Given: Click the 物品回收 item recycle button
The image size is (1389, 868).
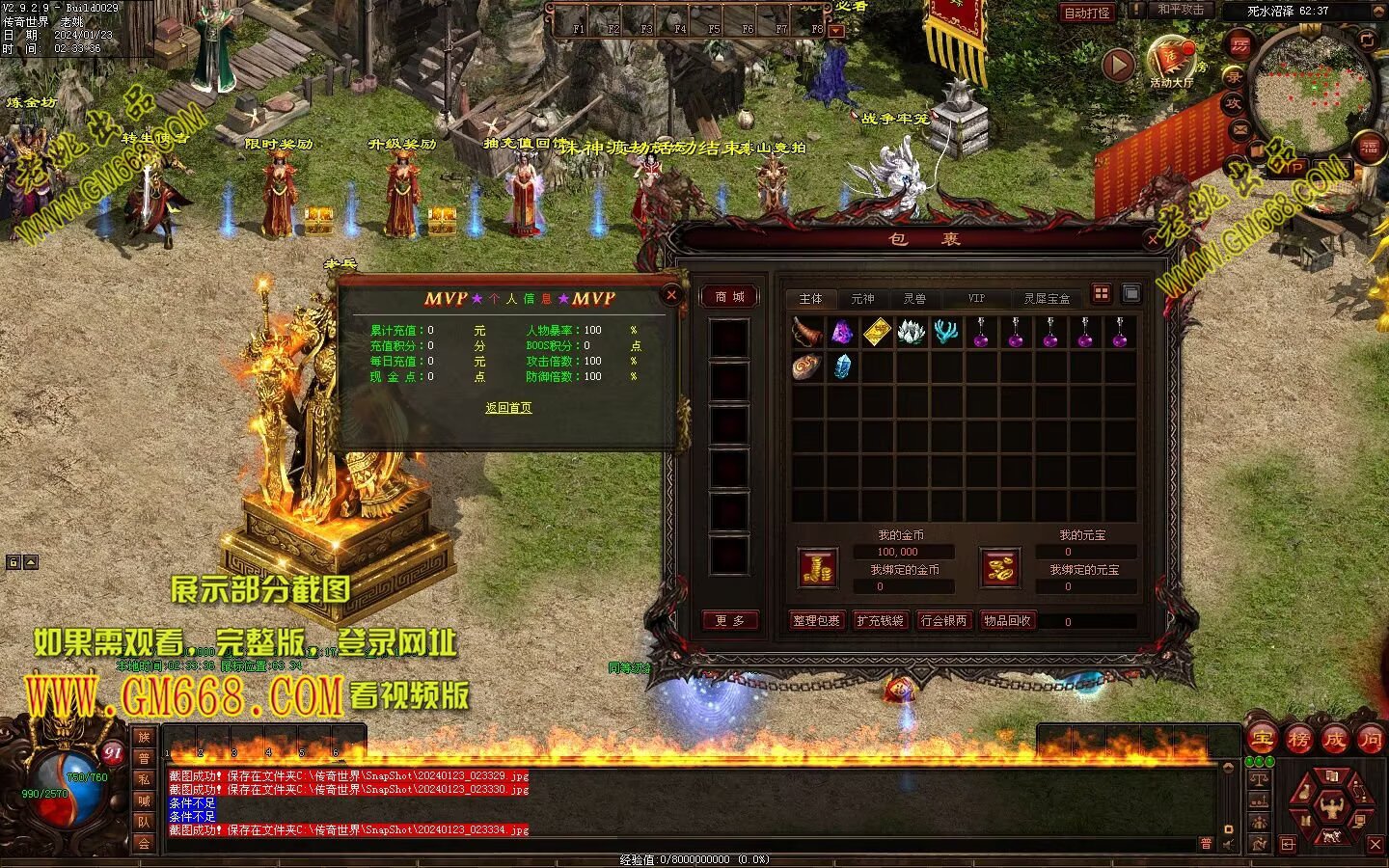Looking at the screenshot, I should click(x=1007, y=620).
